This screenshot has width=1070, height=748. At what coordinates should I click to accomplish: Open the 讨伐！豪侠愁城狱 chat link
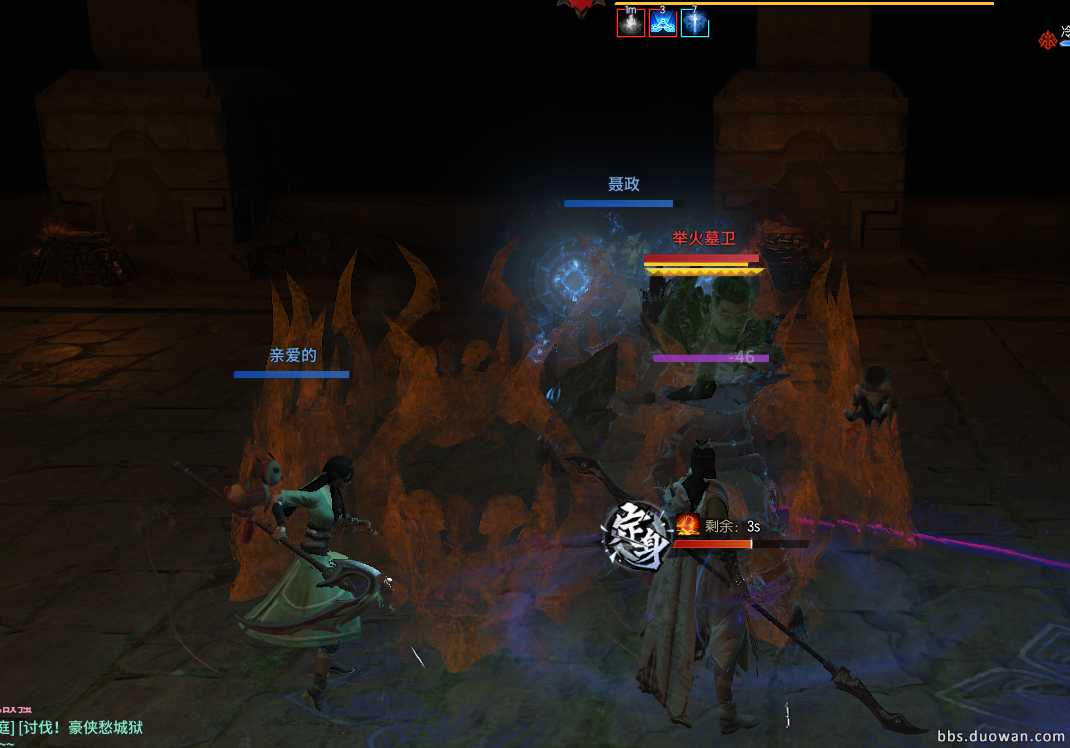pyautogui.click(x=80, y=728)
